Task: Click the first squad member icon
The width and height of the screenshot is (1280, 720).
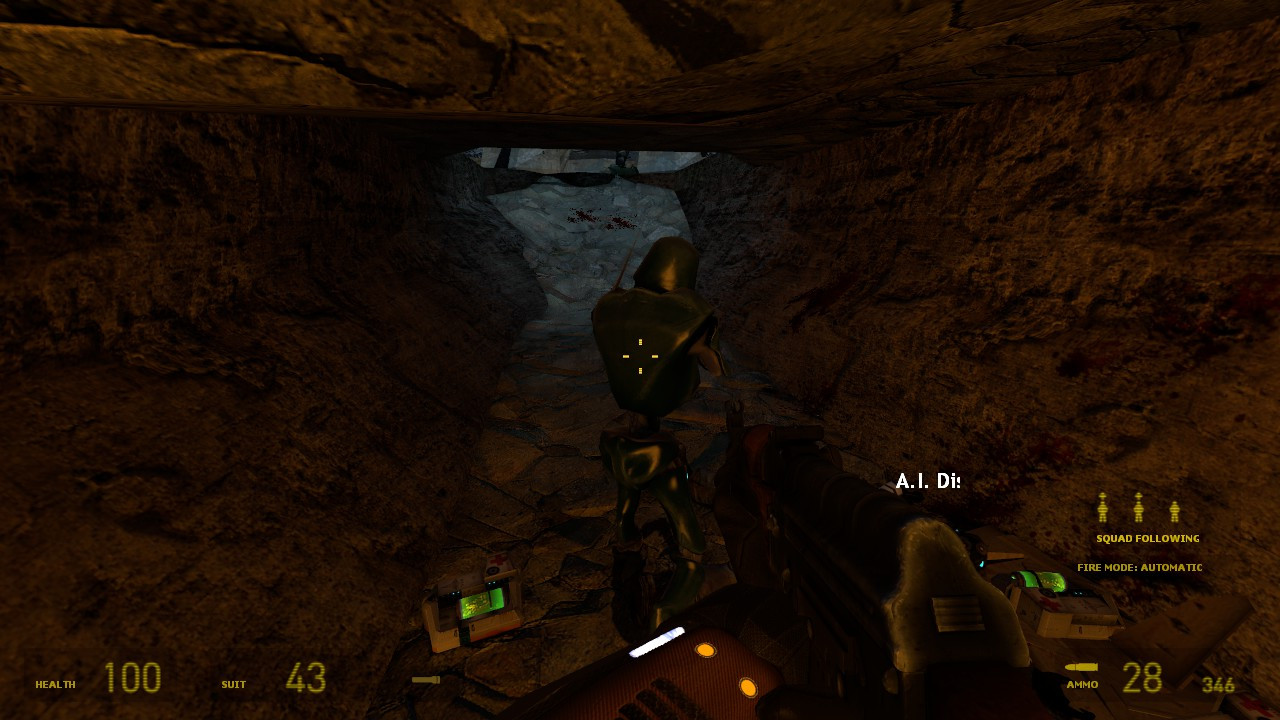Action: (x=1103, y=510)
